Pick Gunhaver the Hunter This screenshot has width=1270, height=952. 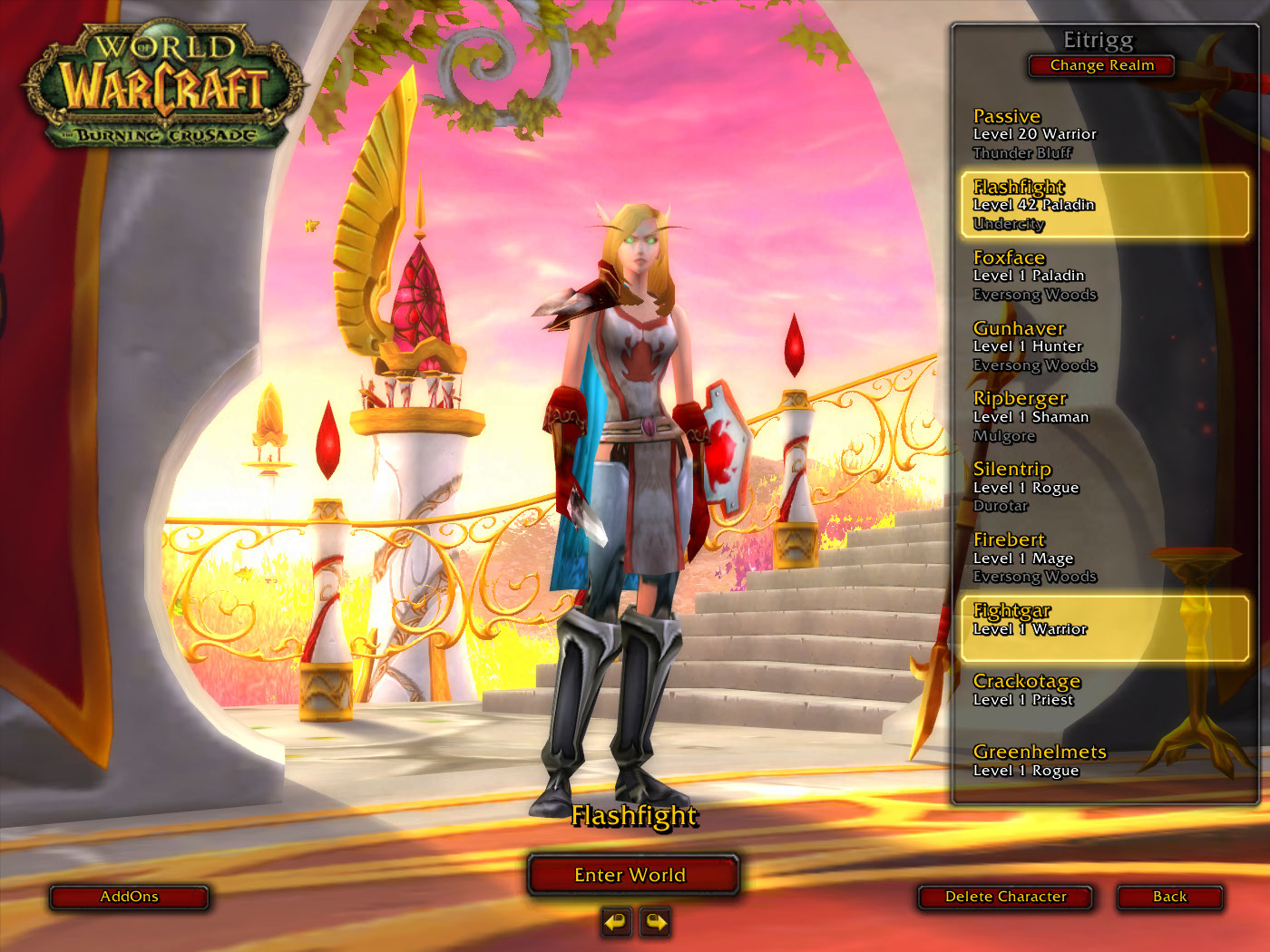[x=1103, y=346]
